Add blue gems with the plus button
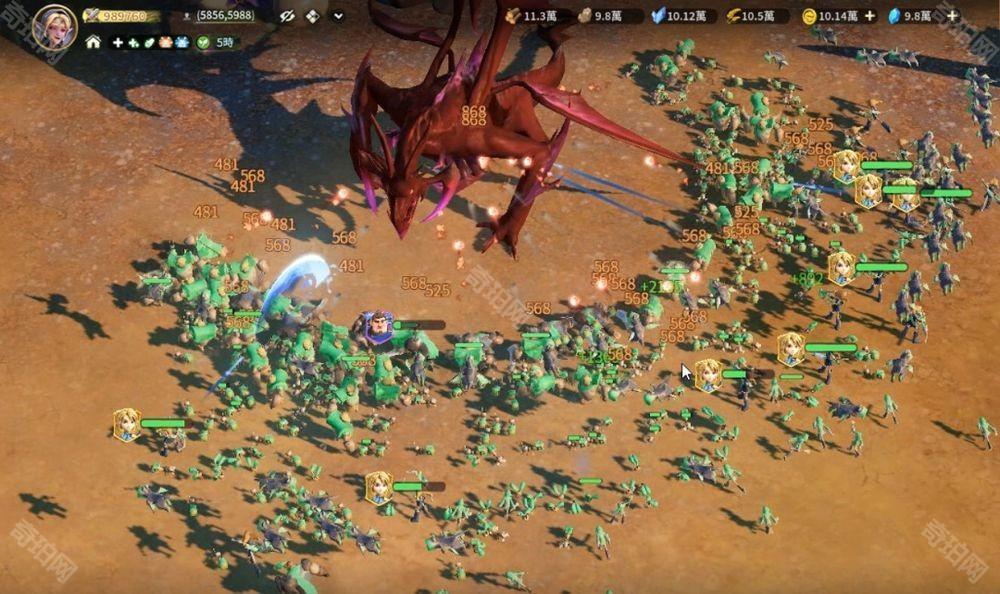This screenshot has height=594, width=1000. pyautogui.click(x=952, y=16)
